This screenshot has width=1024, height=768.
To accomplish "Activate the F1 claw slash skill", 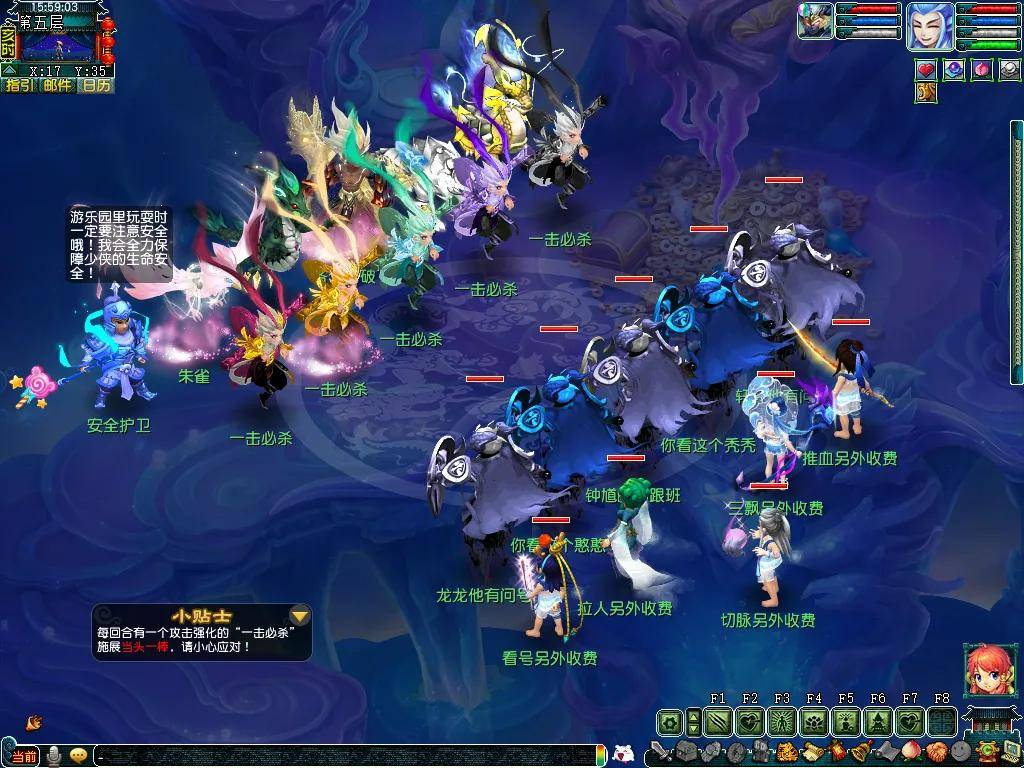I will coord(718,721).
